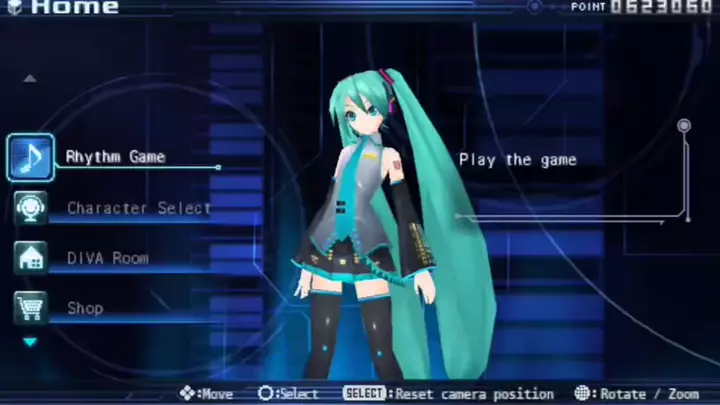This screenshot has height=405, width=720.
Task: Open the Character Select menu
Action: click(138, 208)
